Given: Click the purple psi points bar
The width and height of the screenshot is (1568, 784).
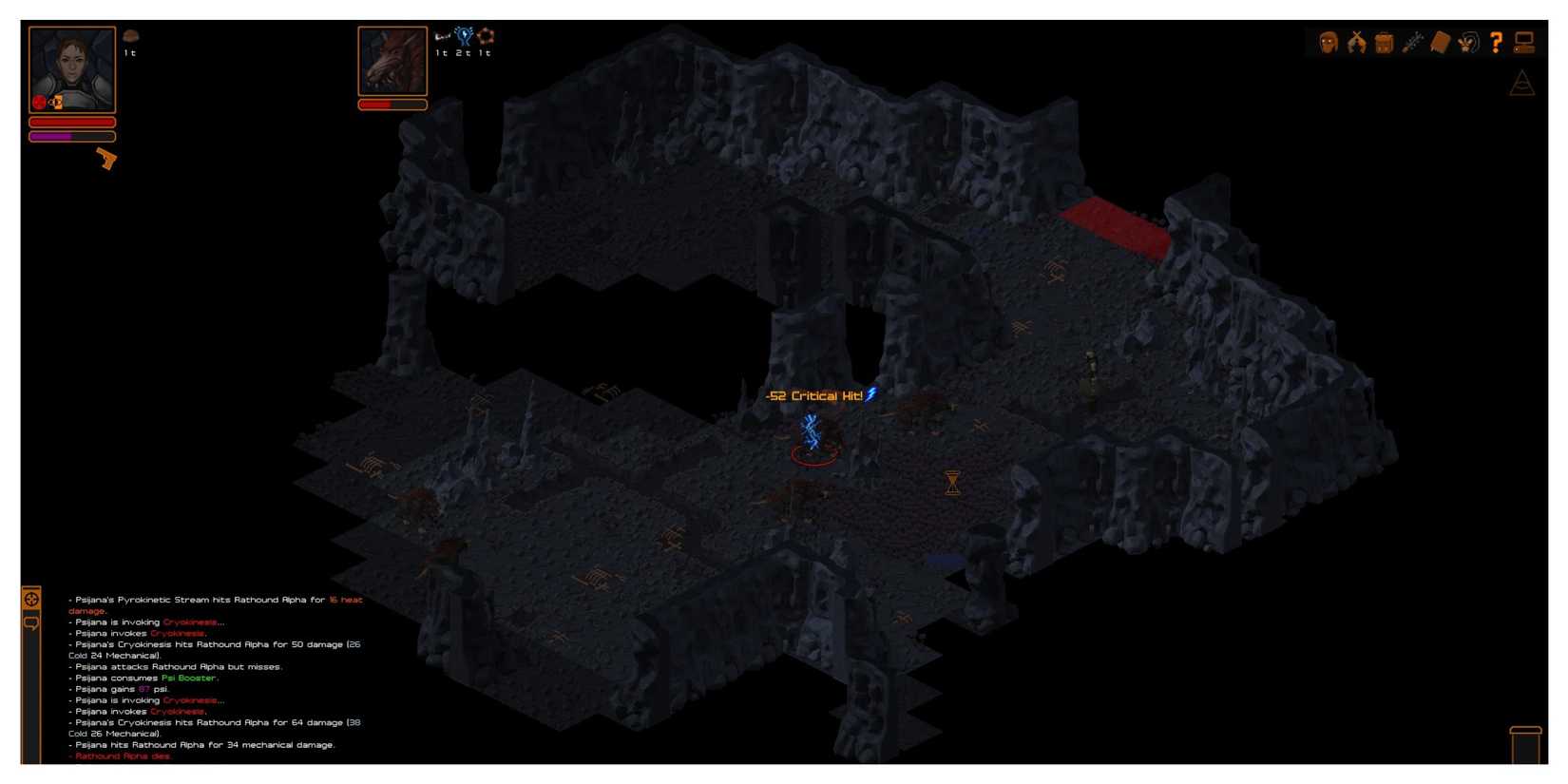Looking at the screenshot, I should click(71, 135).
